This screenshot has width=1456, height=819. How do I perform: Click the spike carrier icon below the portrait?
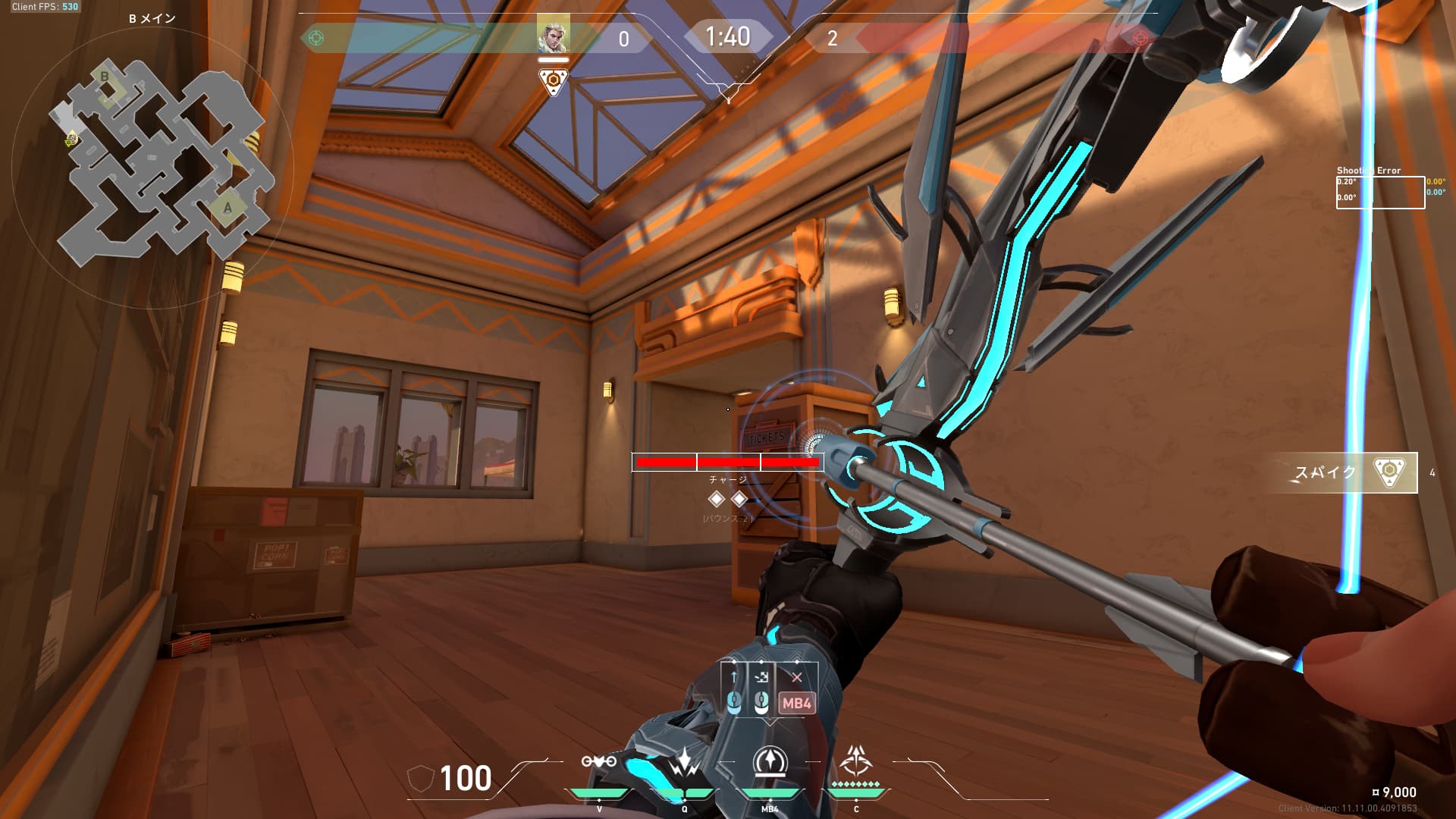pos(553,81)
